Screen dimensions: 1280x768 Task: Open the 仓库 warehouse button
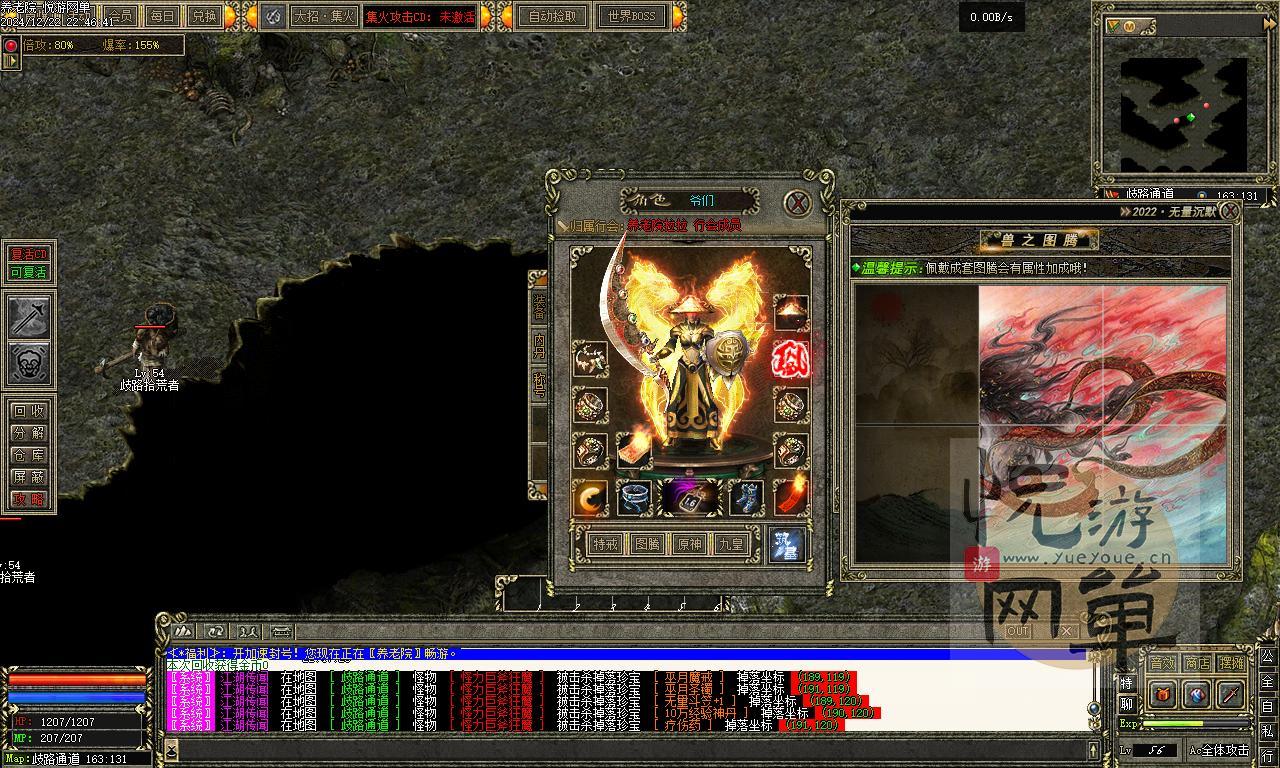tap(29, 455)
